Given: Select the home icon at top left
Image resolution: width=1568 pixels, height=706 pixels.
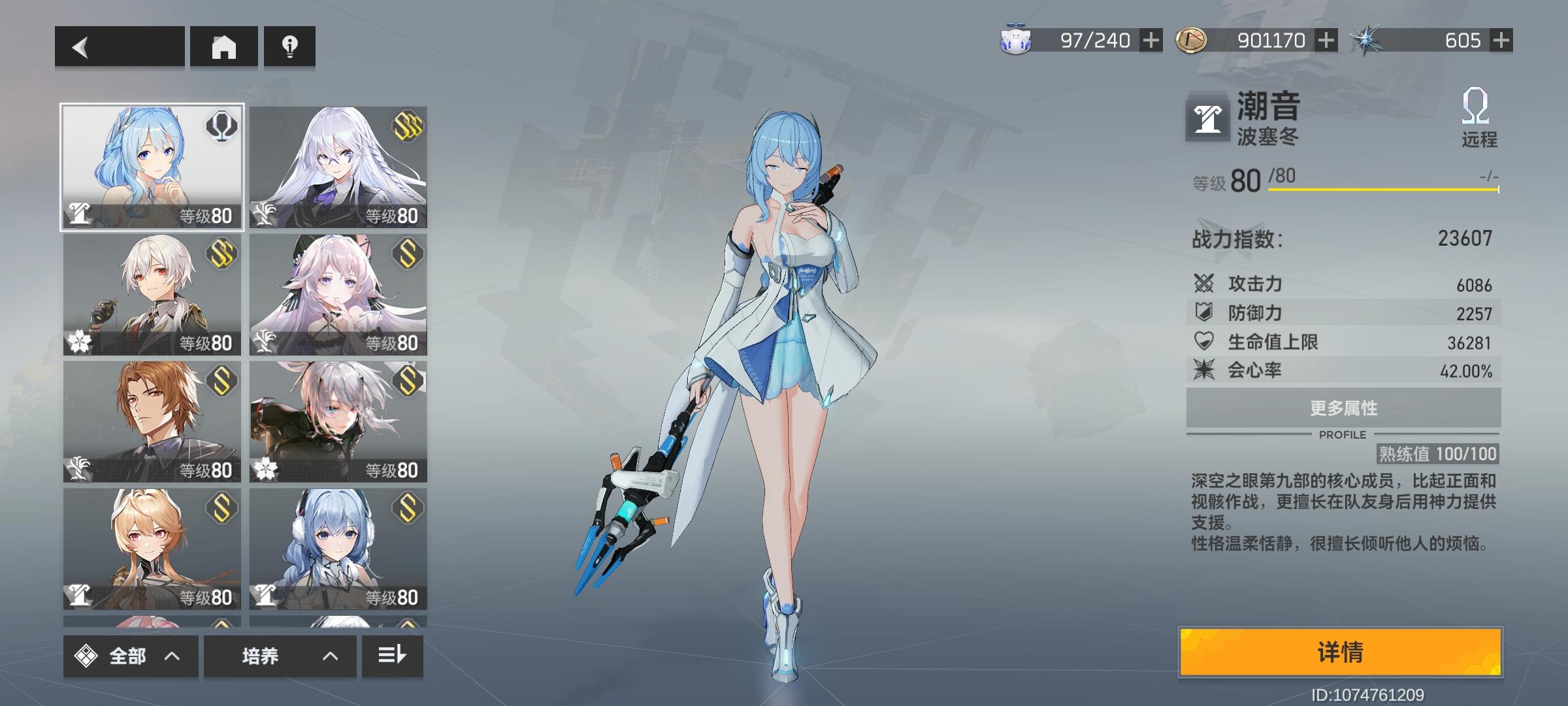Looking at the screenshot, I should coord(225,46).
